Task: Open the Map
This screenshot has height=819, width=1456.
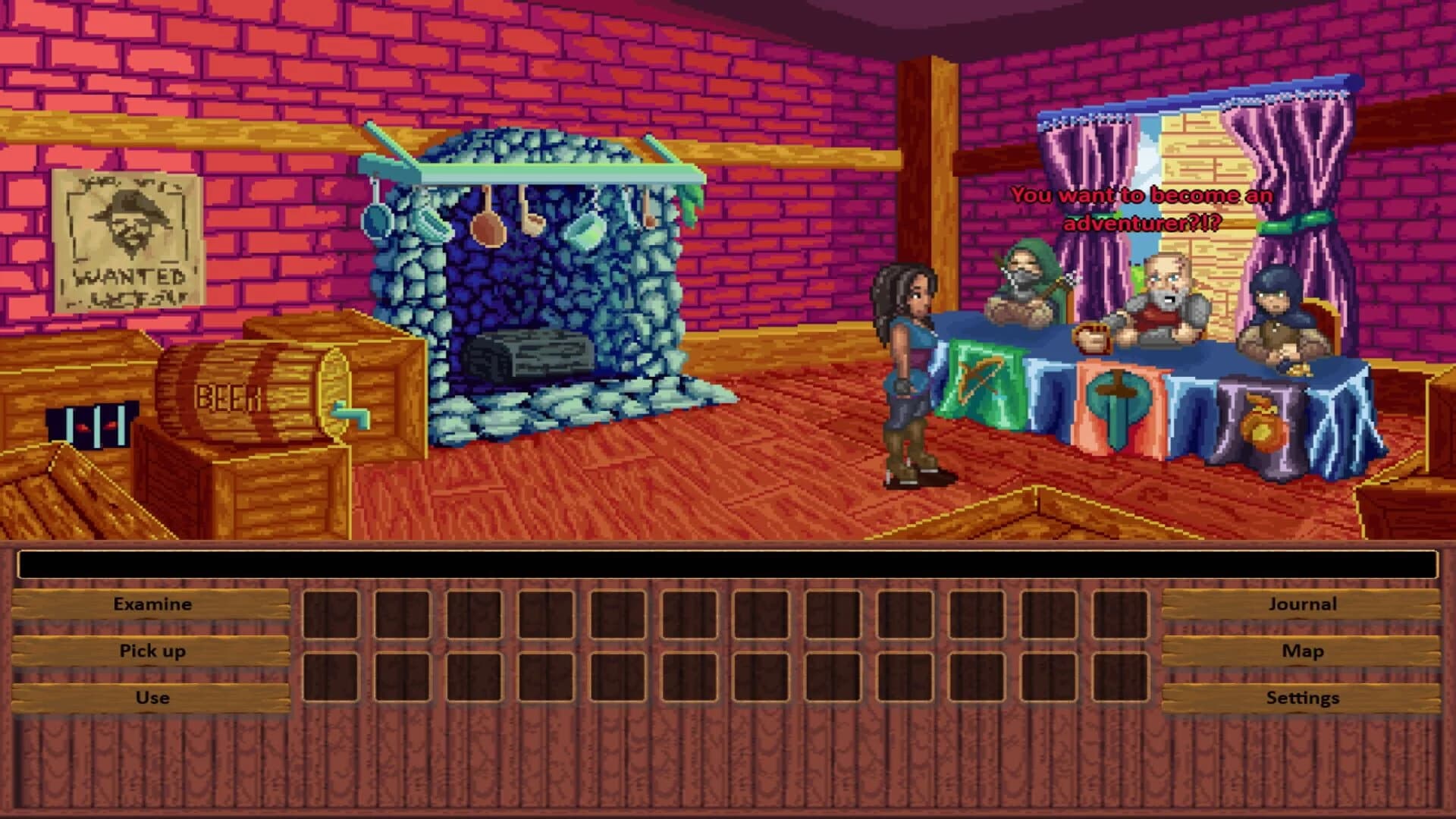Action: 1303,651
